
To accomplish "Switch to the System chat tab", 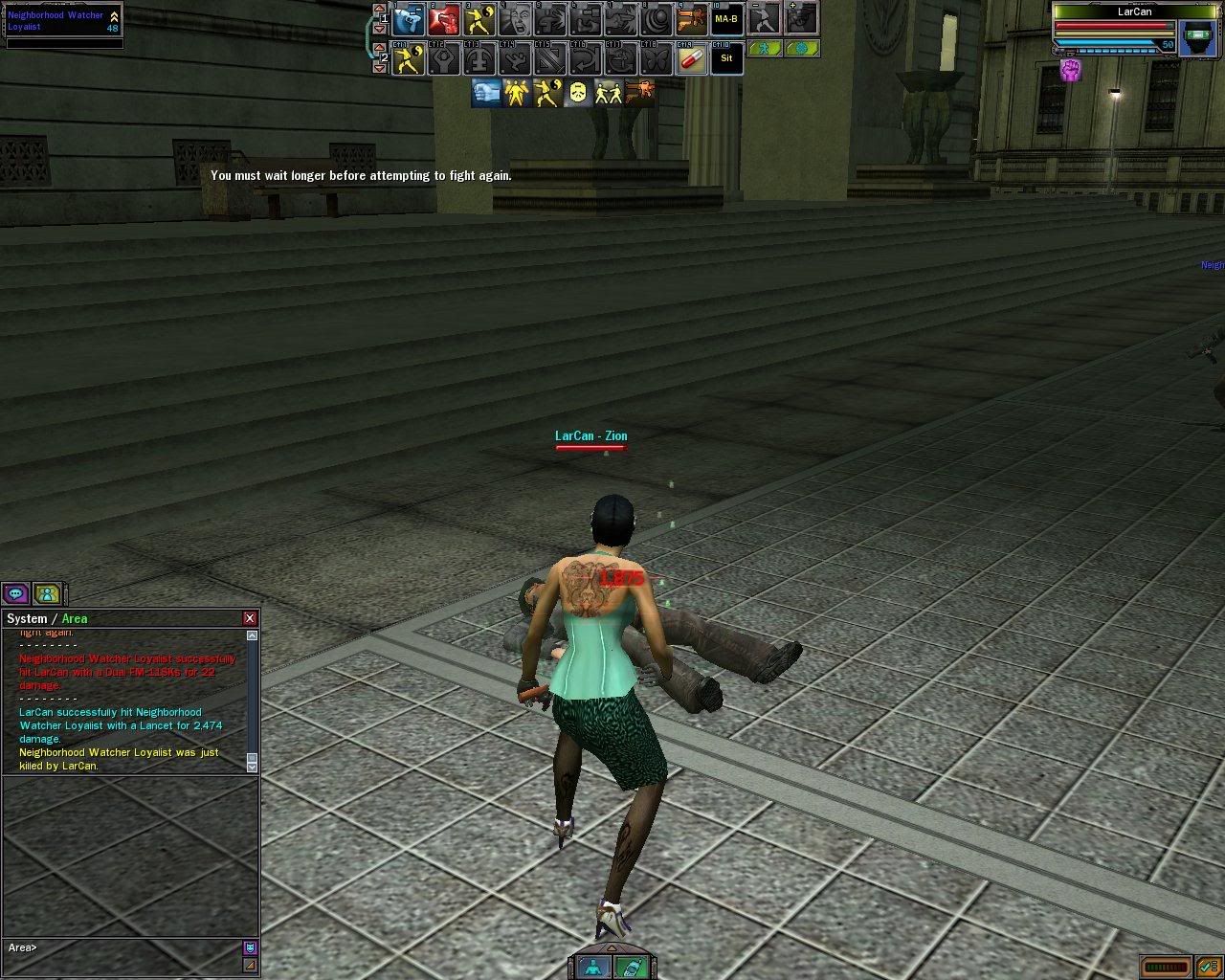I will [27, 618].
